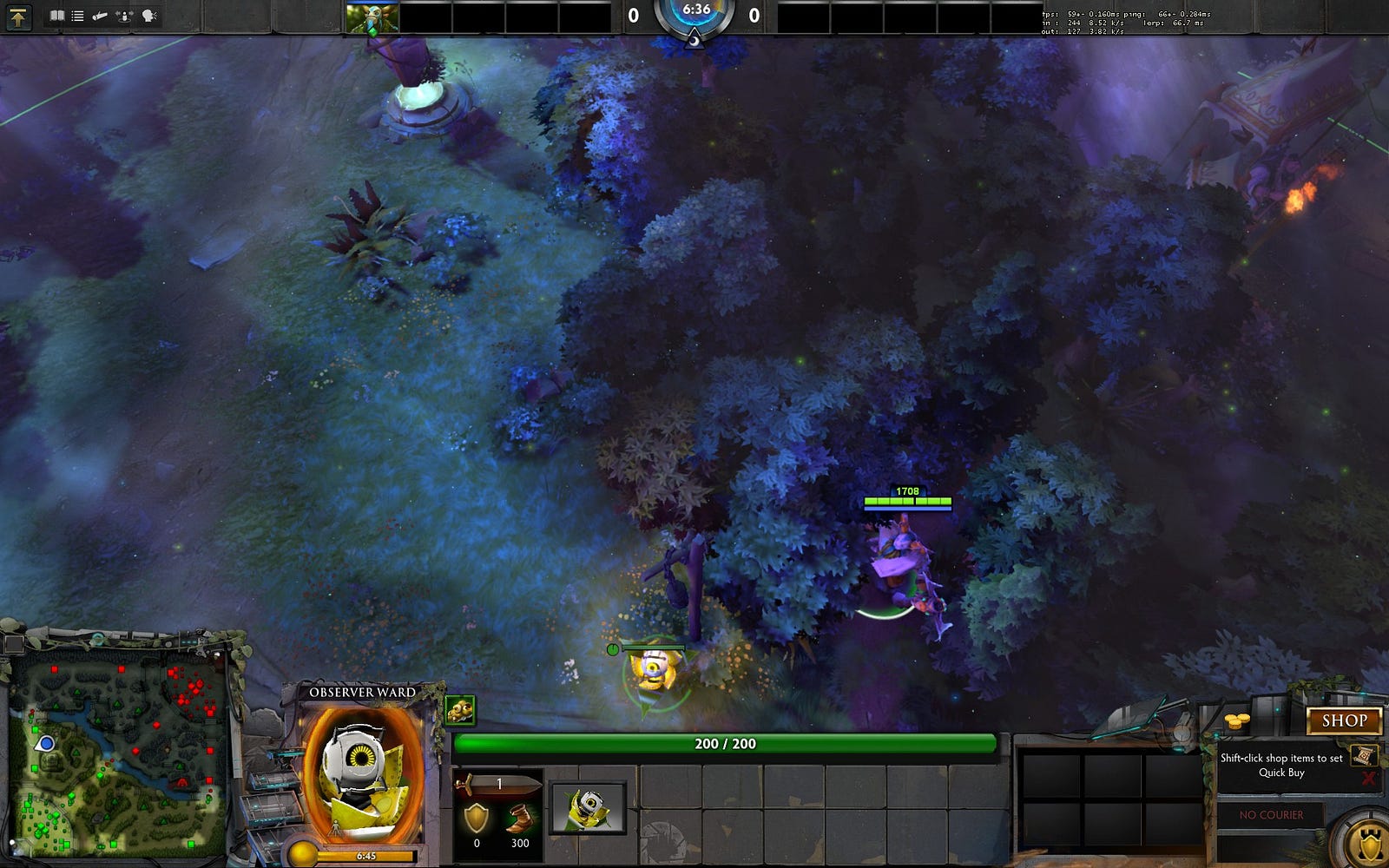Click the log icon in top bar
This screenshot has width=1389, height=868.
coord(101,16)
